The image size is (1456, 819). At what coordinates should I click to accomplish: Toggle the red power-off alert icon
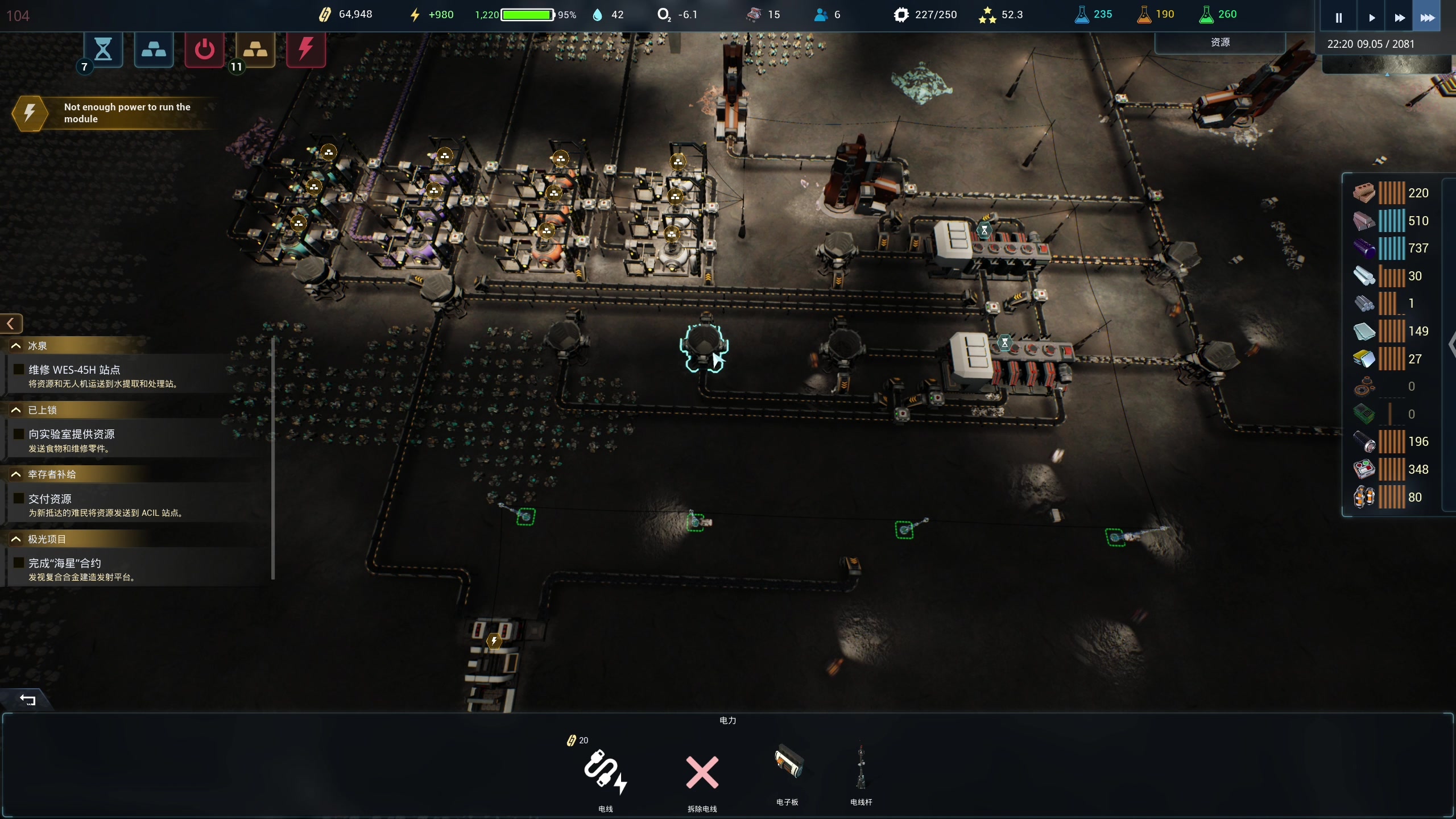point(205,49)
